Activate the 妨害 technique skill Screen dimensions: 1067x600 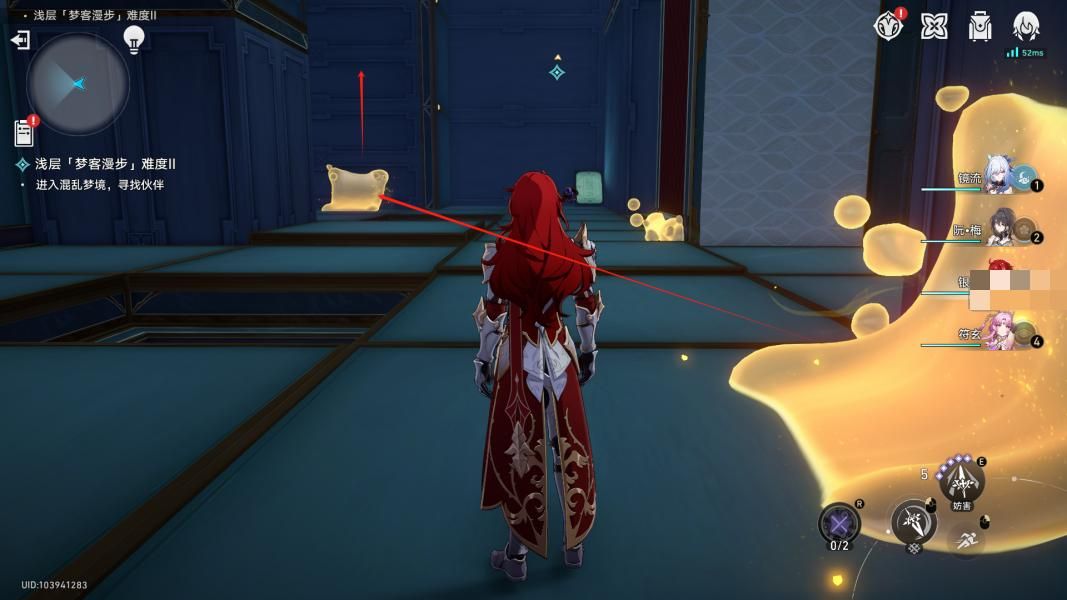pyautogui.click(x=962, y=481)
